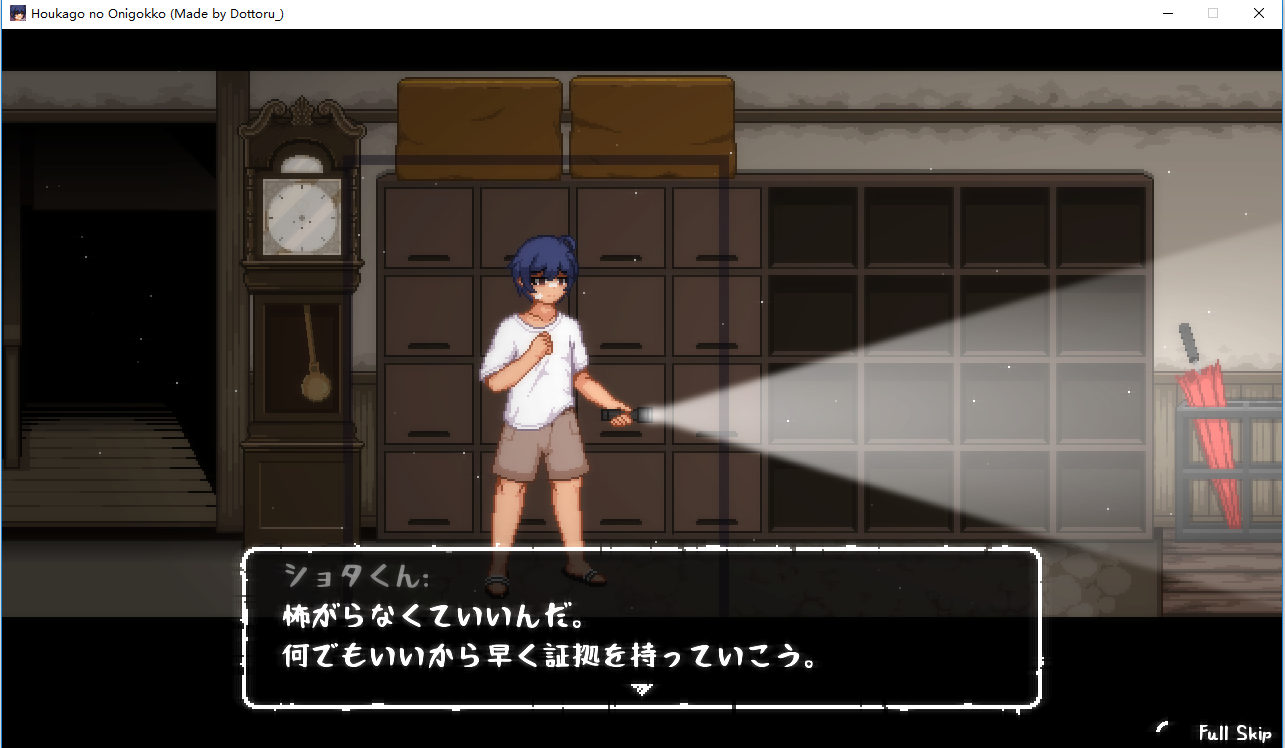1285x748 pixels.
Task: Click the clock face showing the time
Action: (299, 215)
